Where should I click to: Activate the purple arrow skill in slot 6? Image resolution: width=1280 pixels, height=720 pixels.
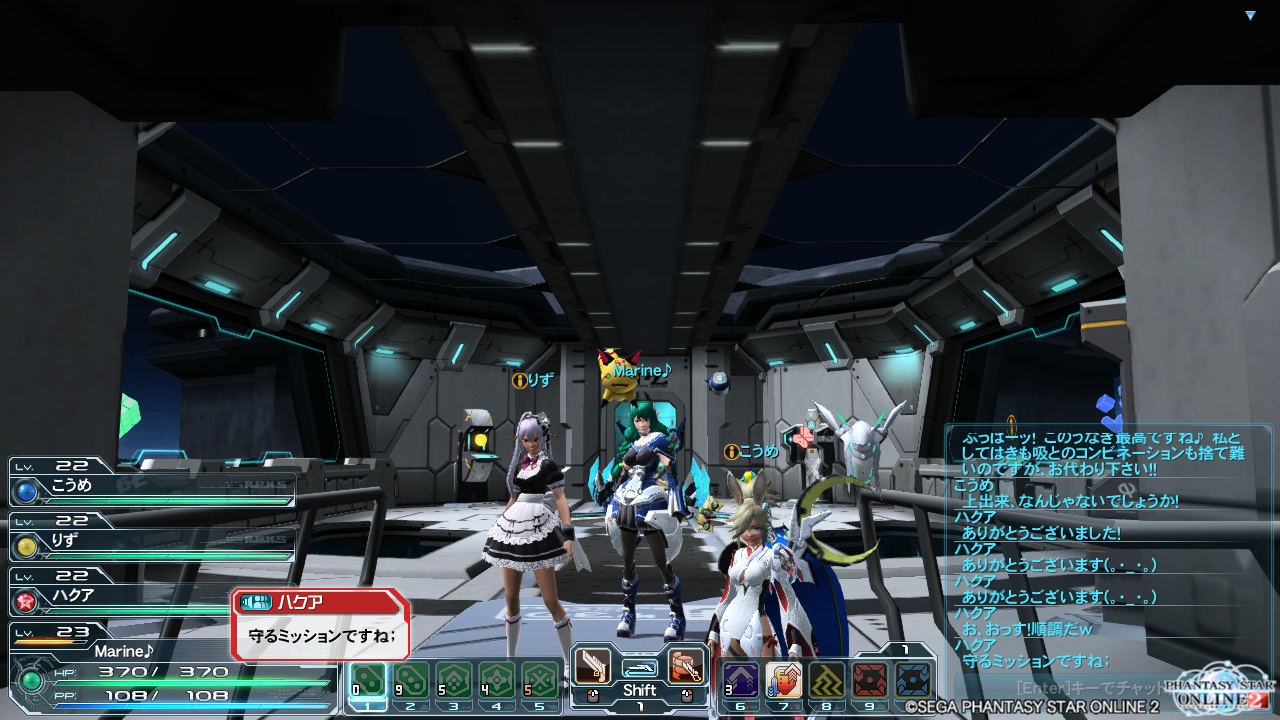tap(741, 681)
